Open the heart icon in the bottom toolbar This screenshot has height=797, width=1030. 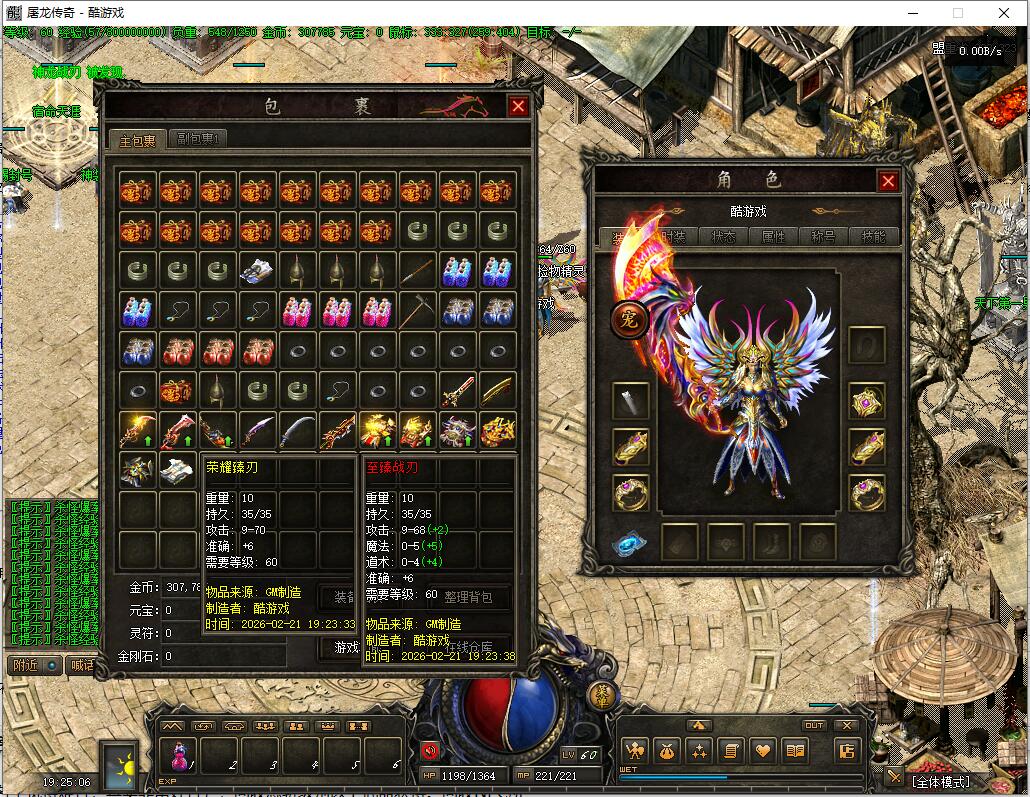763,750
